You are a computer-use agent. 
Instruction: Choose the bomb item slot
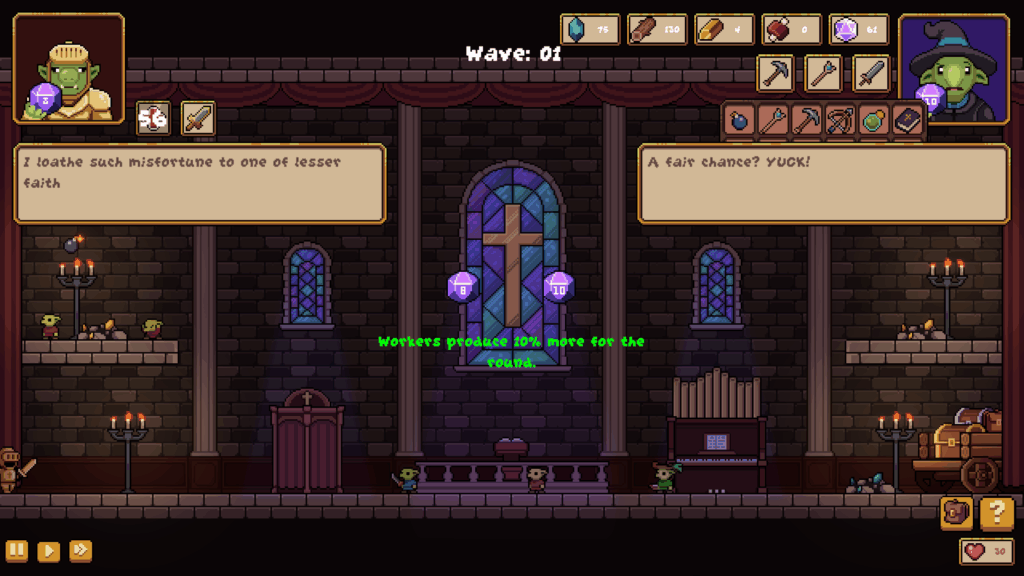739,121
